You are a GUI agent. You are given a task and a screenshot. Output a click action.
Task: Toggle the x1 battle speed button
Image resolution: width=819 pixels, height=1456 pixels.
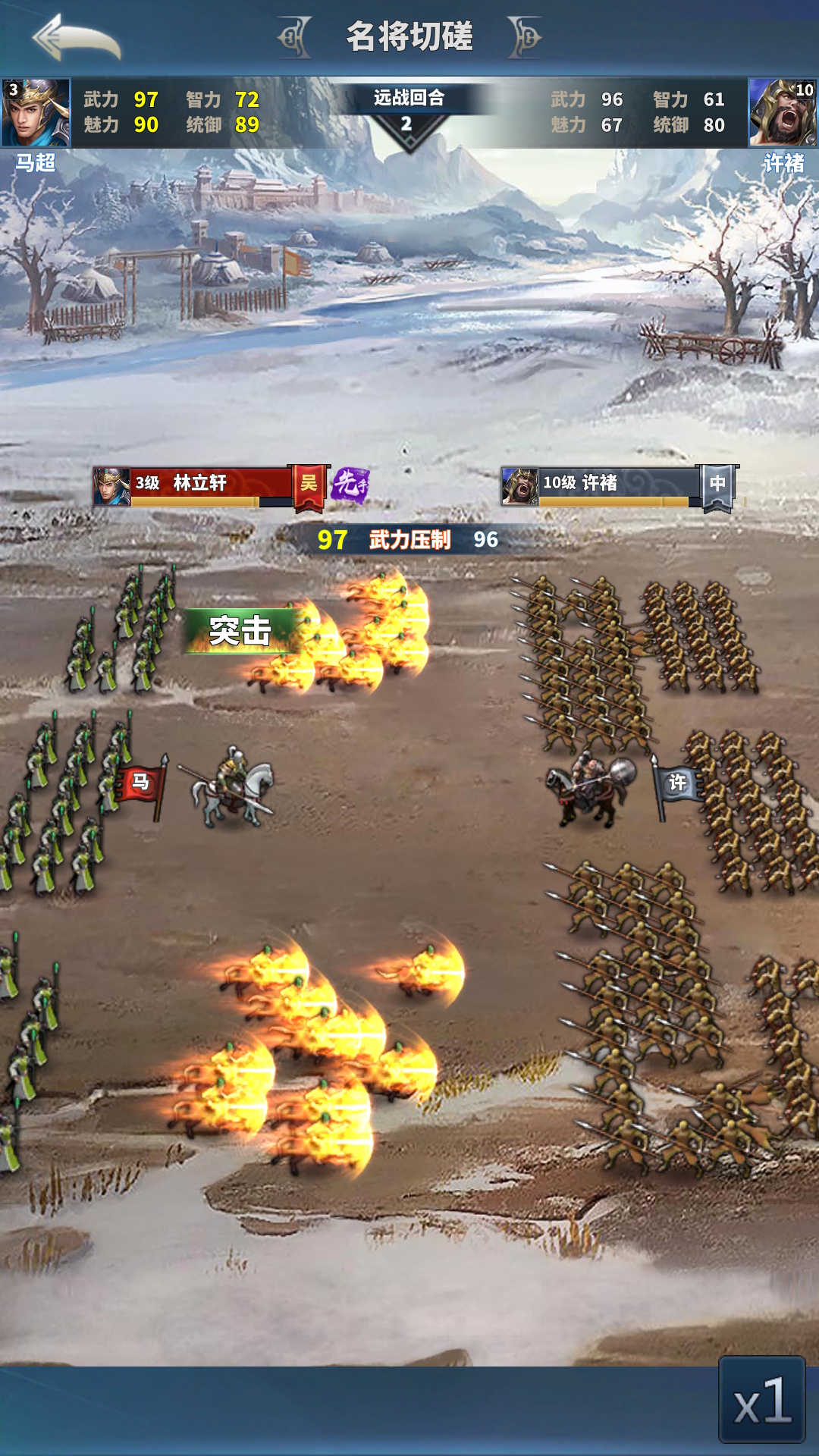click(x=761, y=1400)
